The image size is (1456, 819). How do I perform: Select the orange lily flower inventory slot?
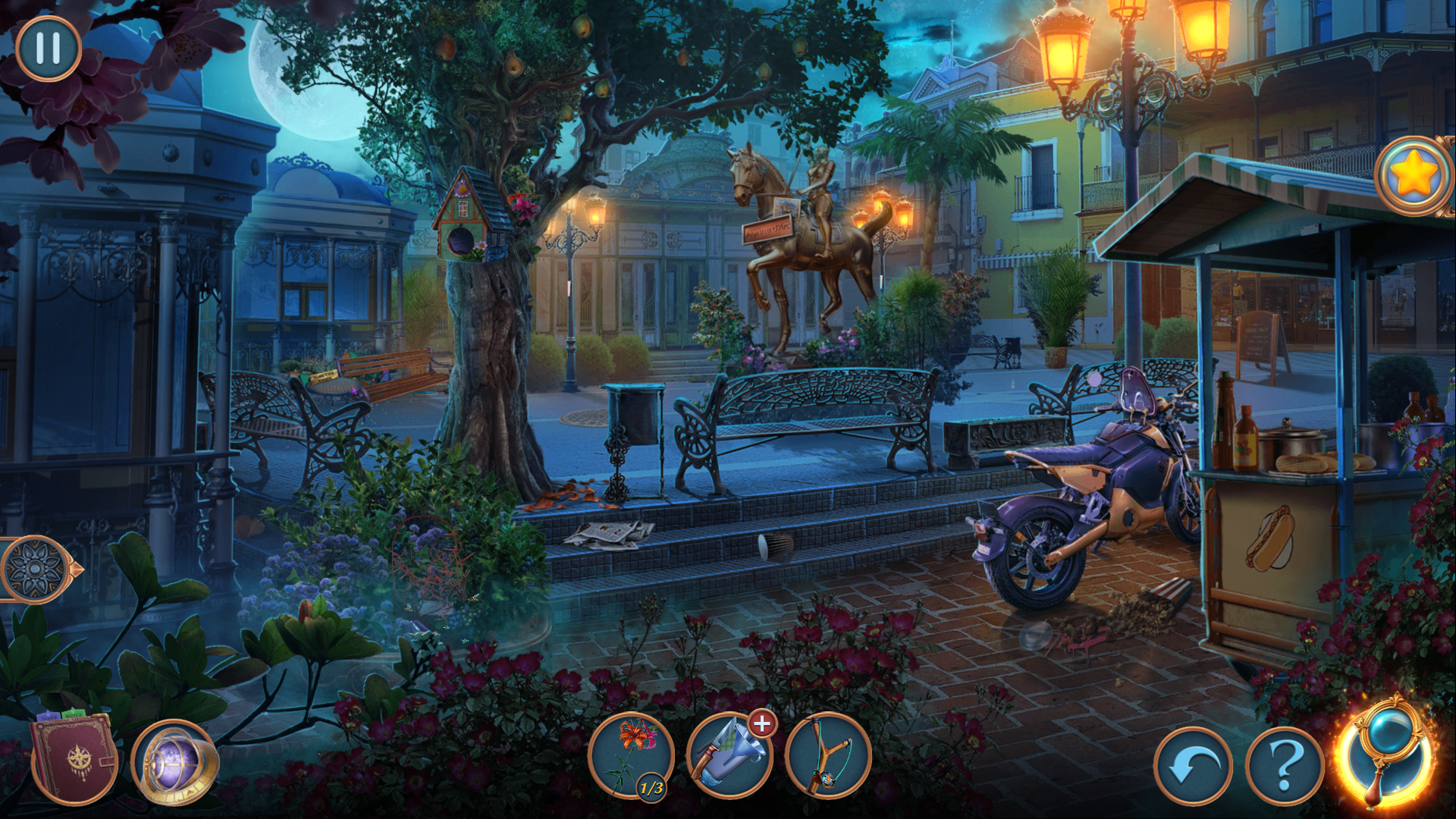pyautogui.click(x=631, y=755)
